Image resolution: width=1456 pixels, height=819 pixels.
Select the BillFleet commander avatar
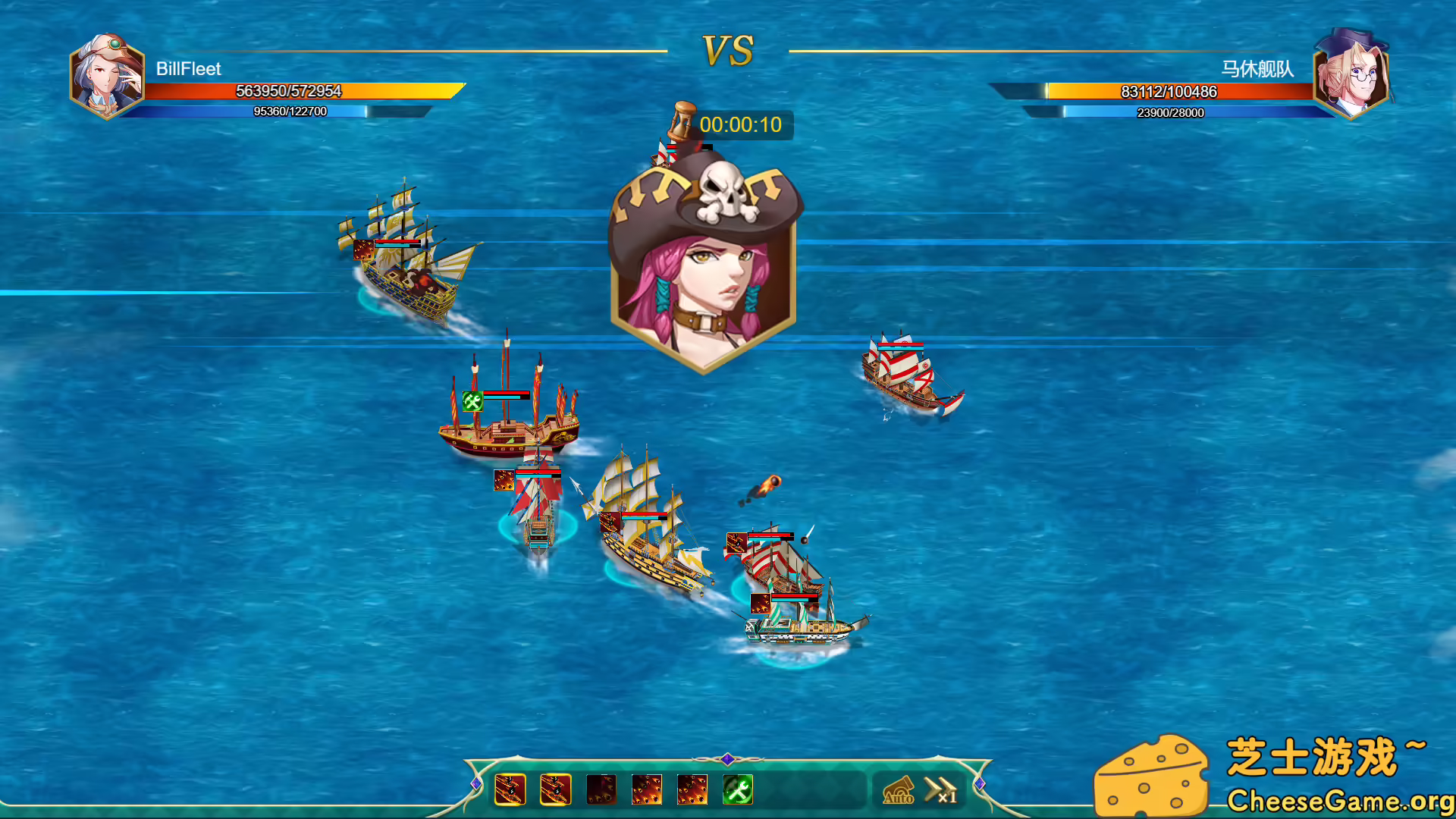tap(106, 76)
